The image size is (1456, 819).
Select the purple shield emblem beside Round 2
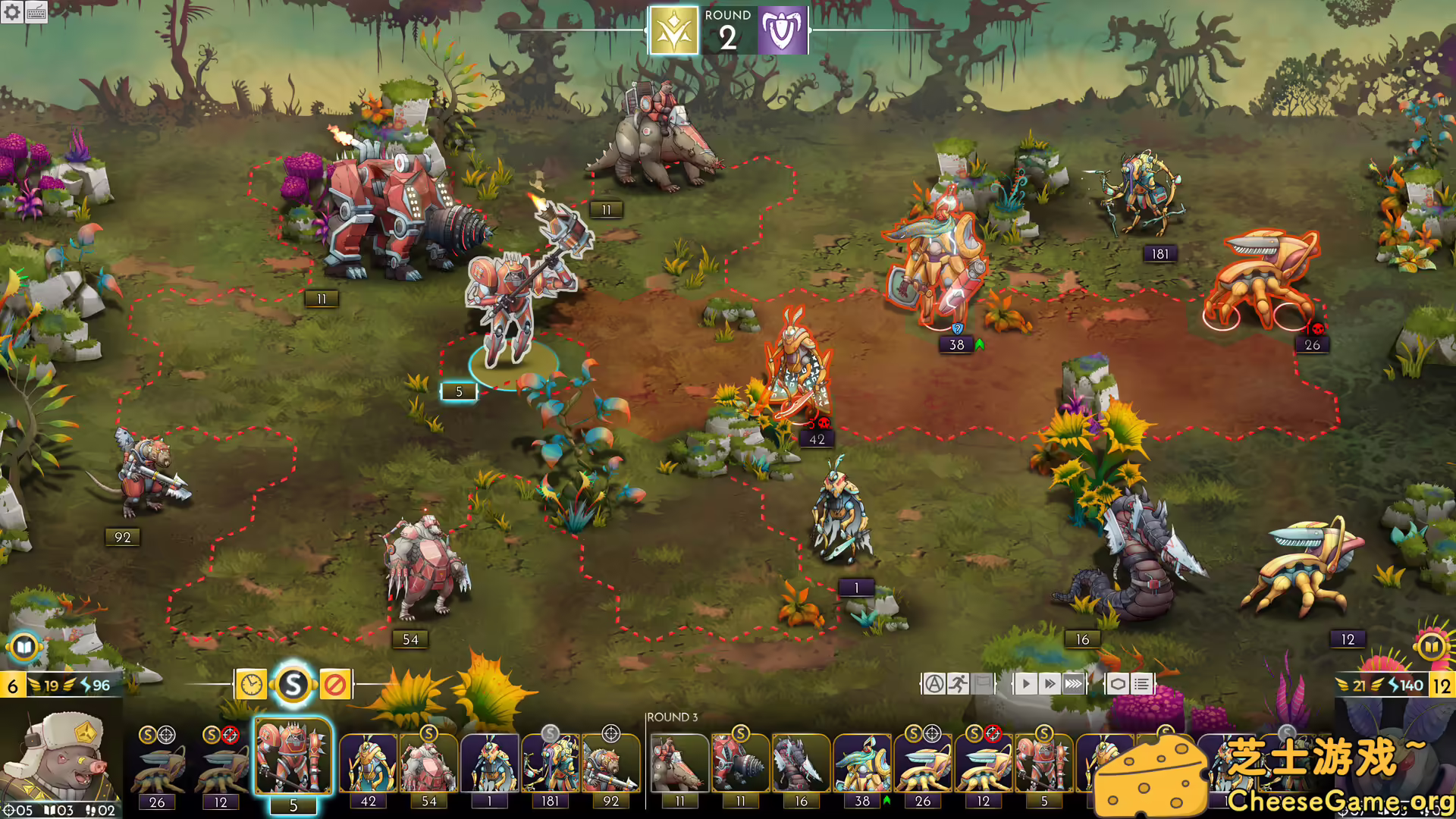click(783, 32)
